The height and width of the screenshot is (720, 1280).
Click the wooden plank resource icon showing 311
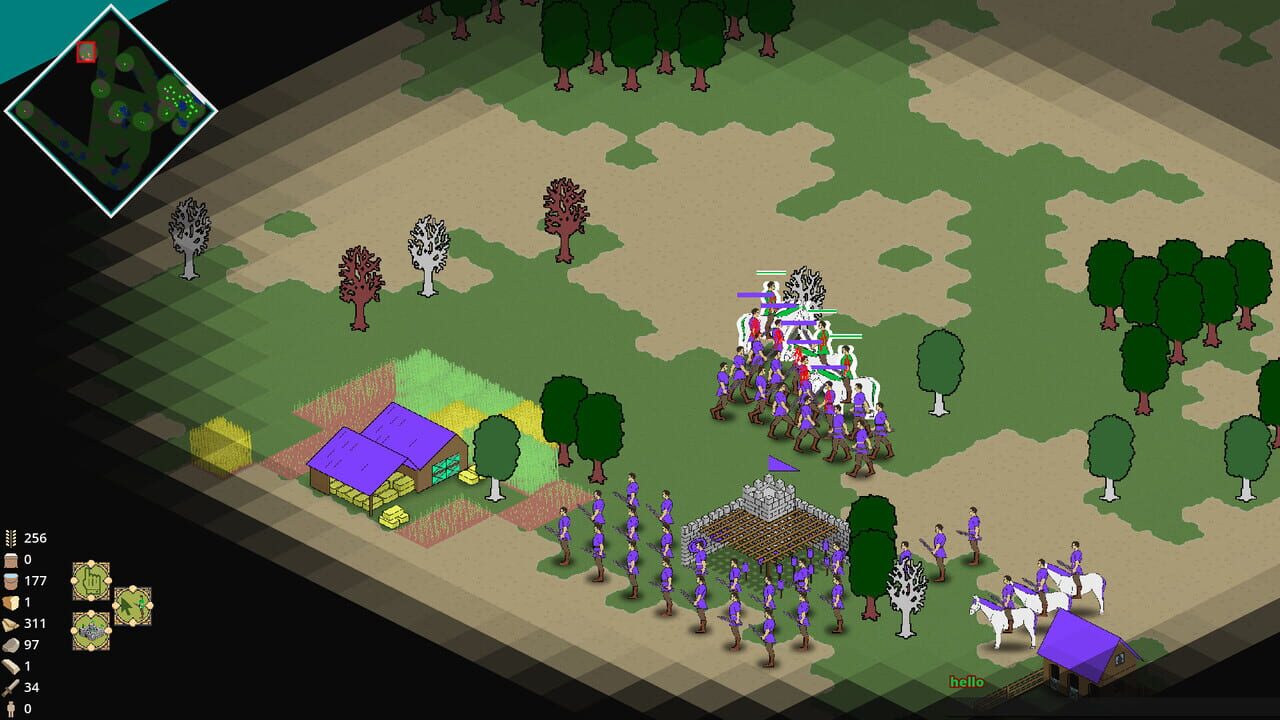[10, 623]
